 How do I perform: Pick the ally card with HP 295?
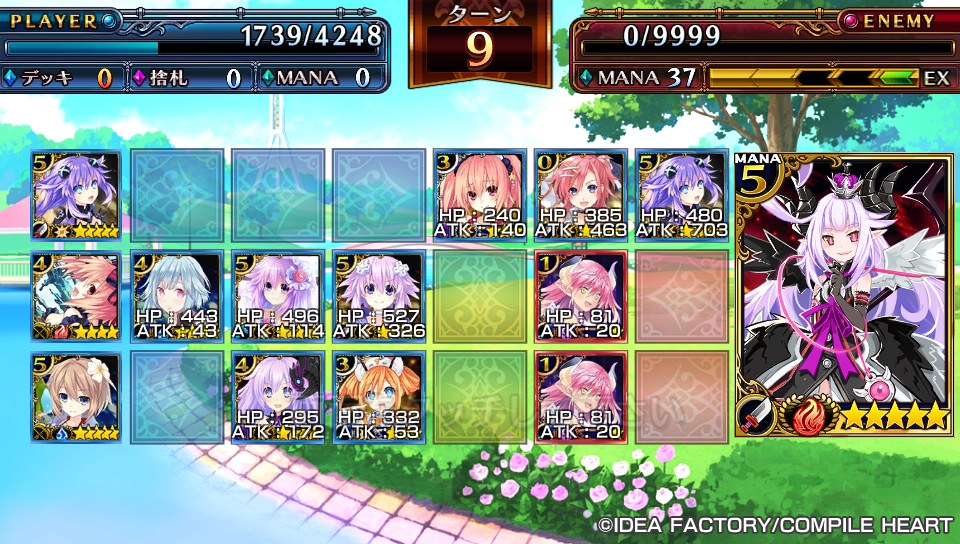pyautogui.click(x=277, y=397)
